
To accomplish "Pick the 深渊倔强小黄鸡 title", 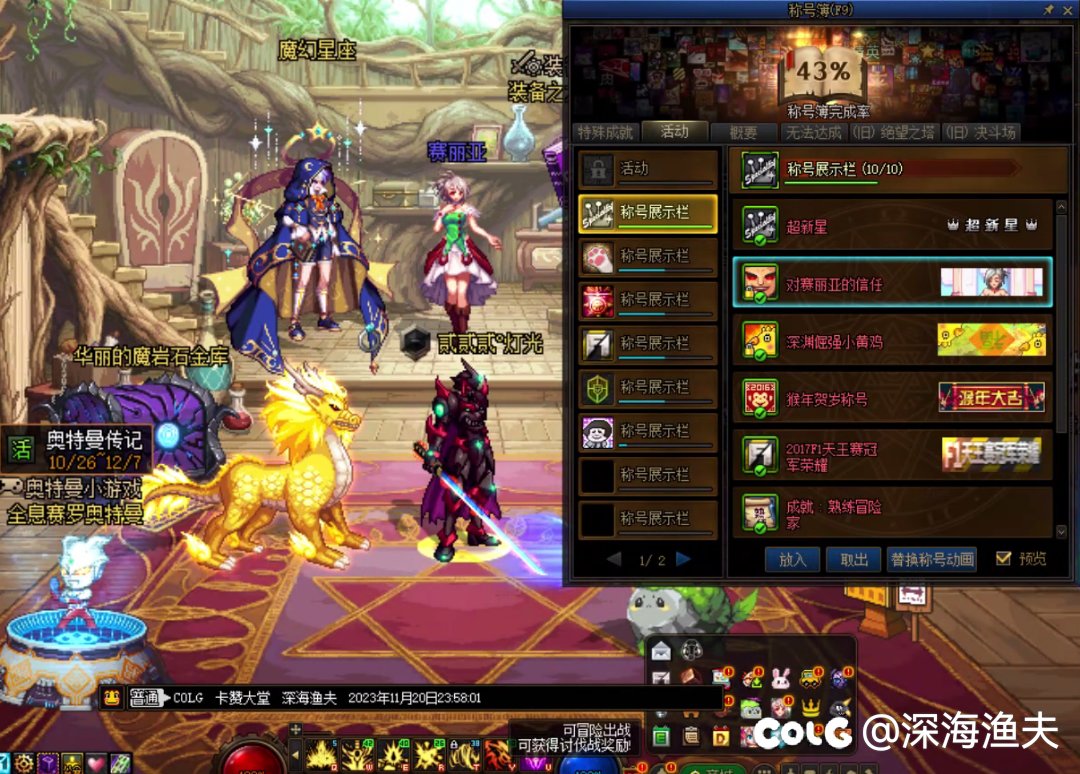I will tap(892, 341).
